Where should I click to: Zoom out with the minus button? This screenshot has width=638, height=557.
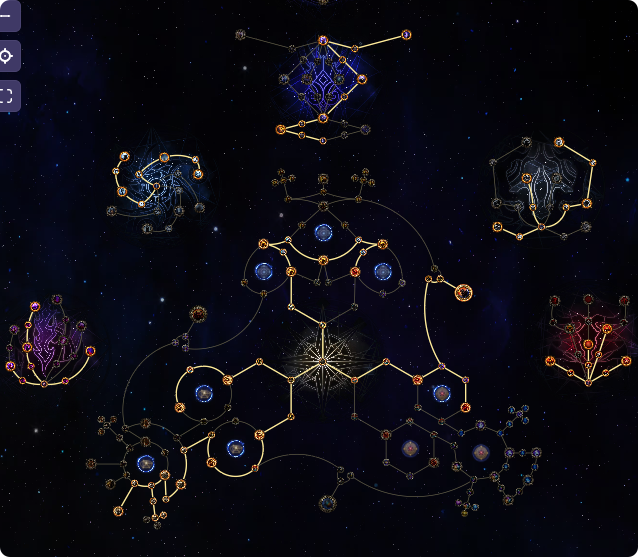tap(6, 16)
